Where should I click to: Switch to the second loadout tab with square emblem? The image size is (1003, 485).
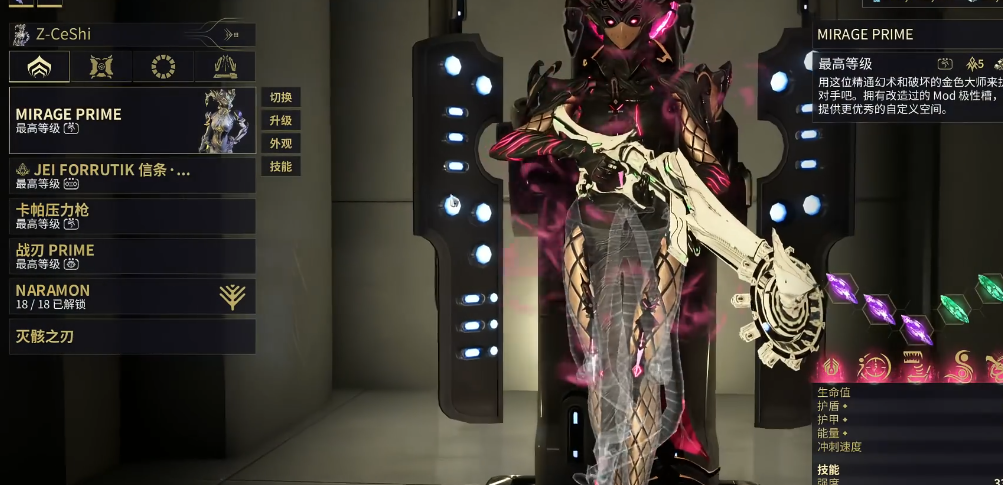pyautogui.click(x=101, y=67)
